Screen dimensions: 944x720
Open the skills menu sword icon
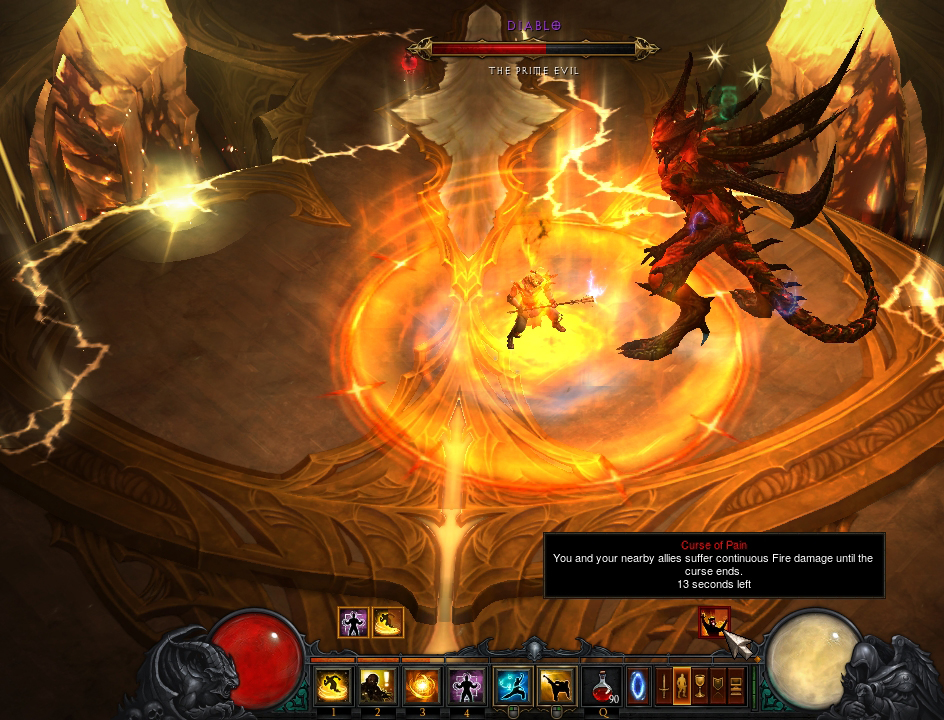point(662,686)
